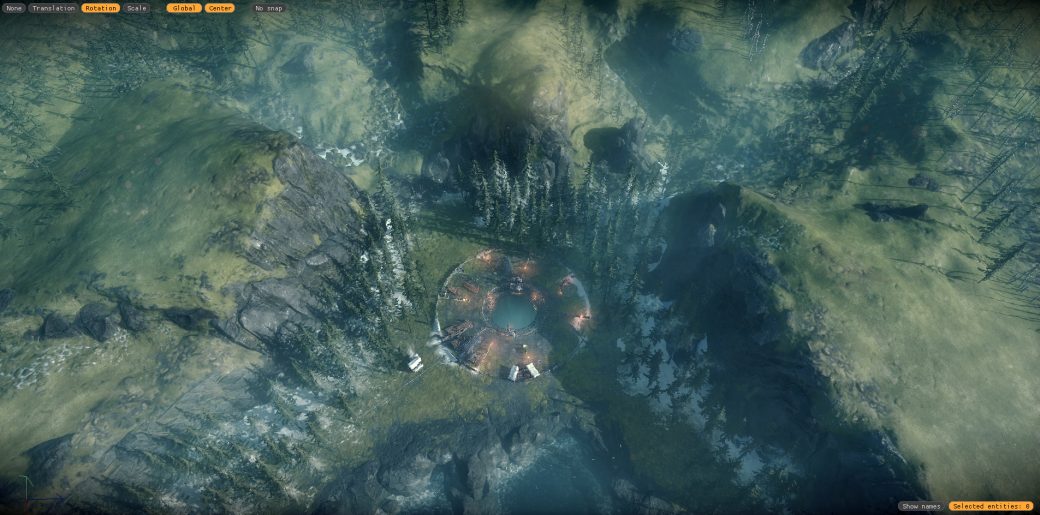1040x515 pixels.
Task: Switch to Translation mode
Action: (53, 8)
